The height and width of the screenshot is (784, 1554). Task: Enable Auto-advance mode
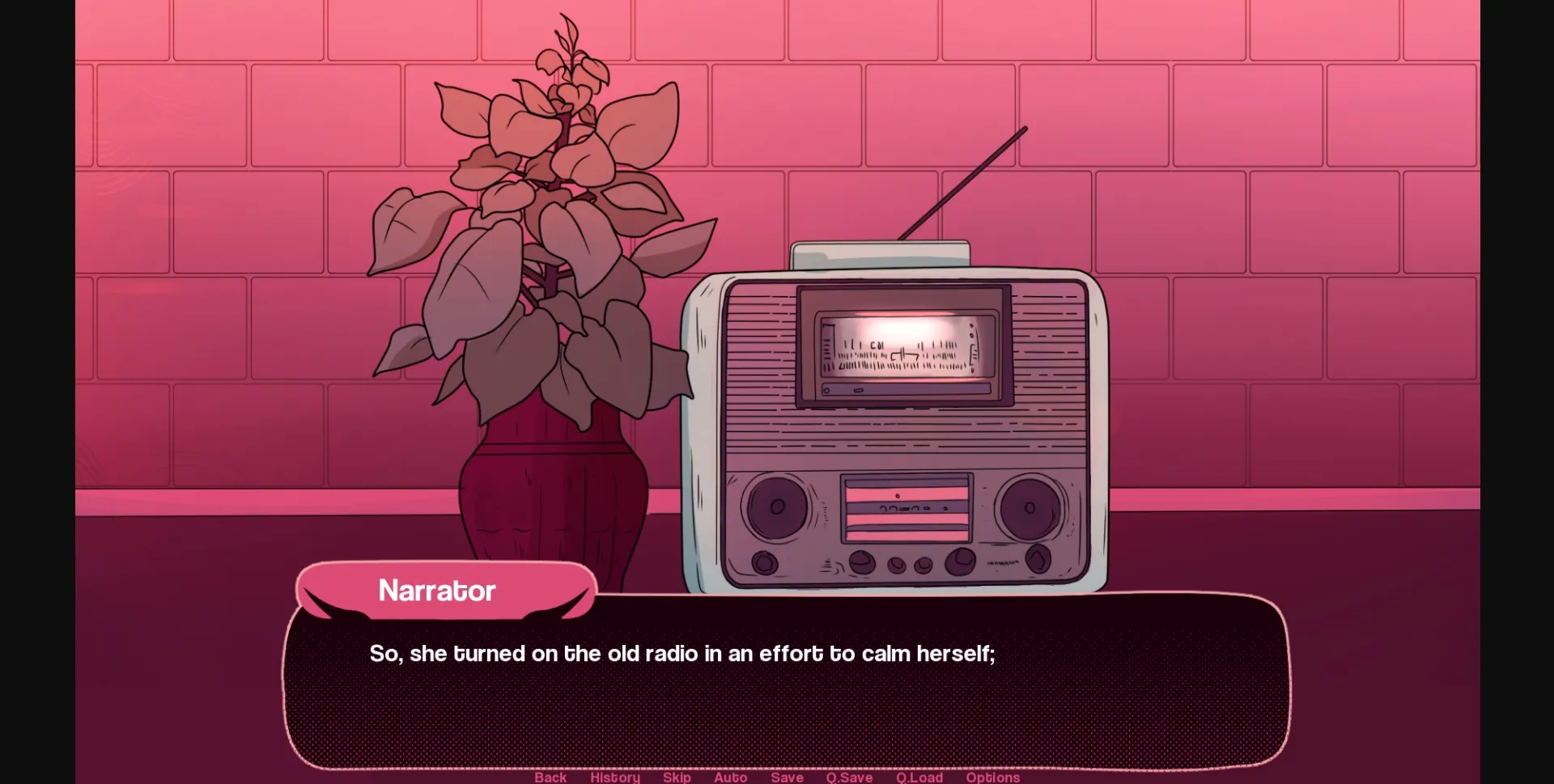730,778
